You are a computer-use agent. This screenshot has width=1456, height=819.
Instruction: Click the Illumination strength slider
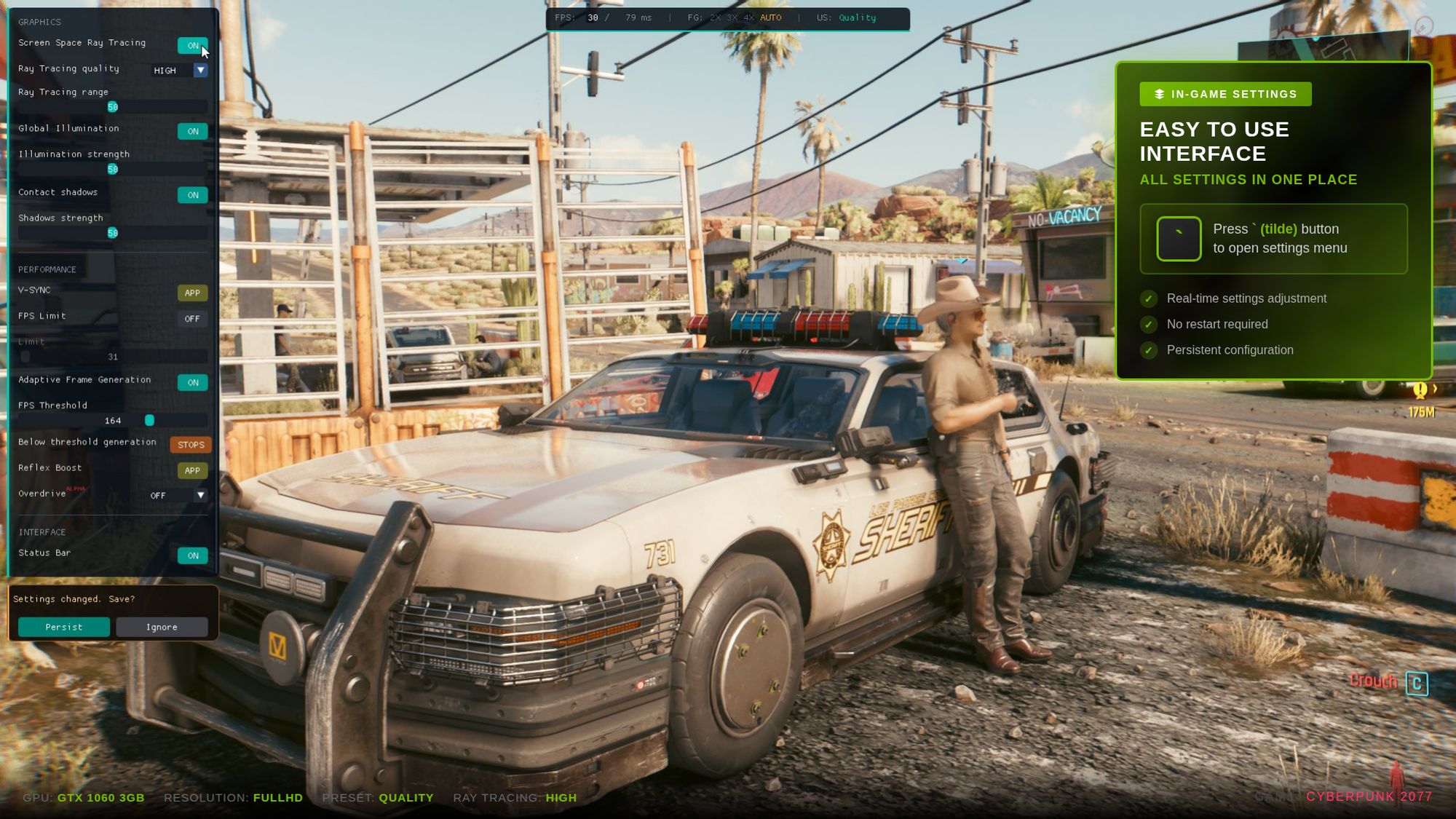coord(113,170)
